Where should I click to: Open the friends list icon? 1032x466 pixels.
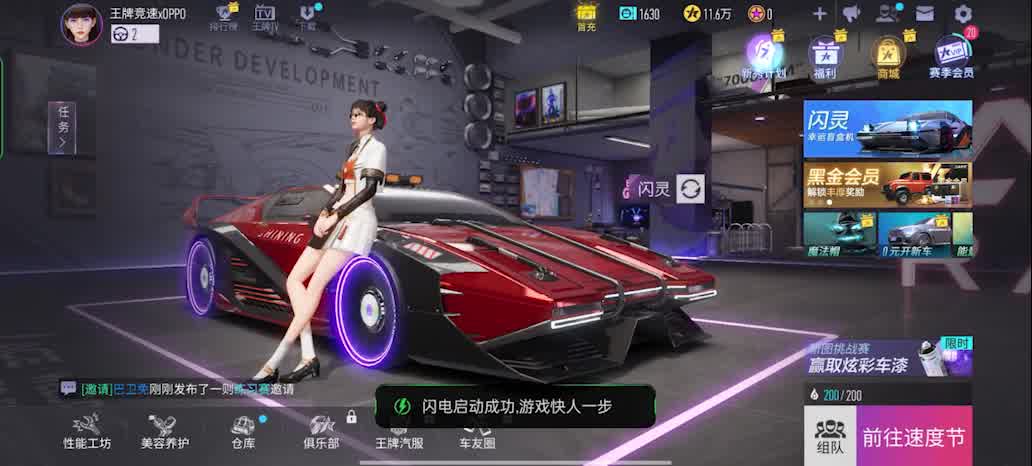pyautogui.click(x=886, y=14)
